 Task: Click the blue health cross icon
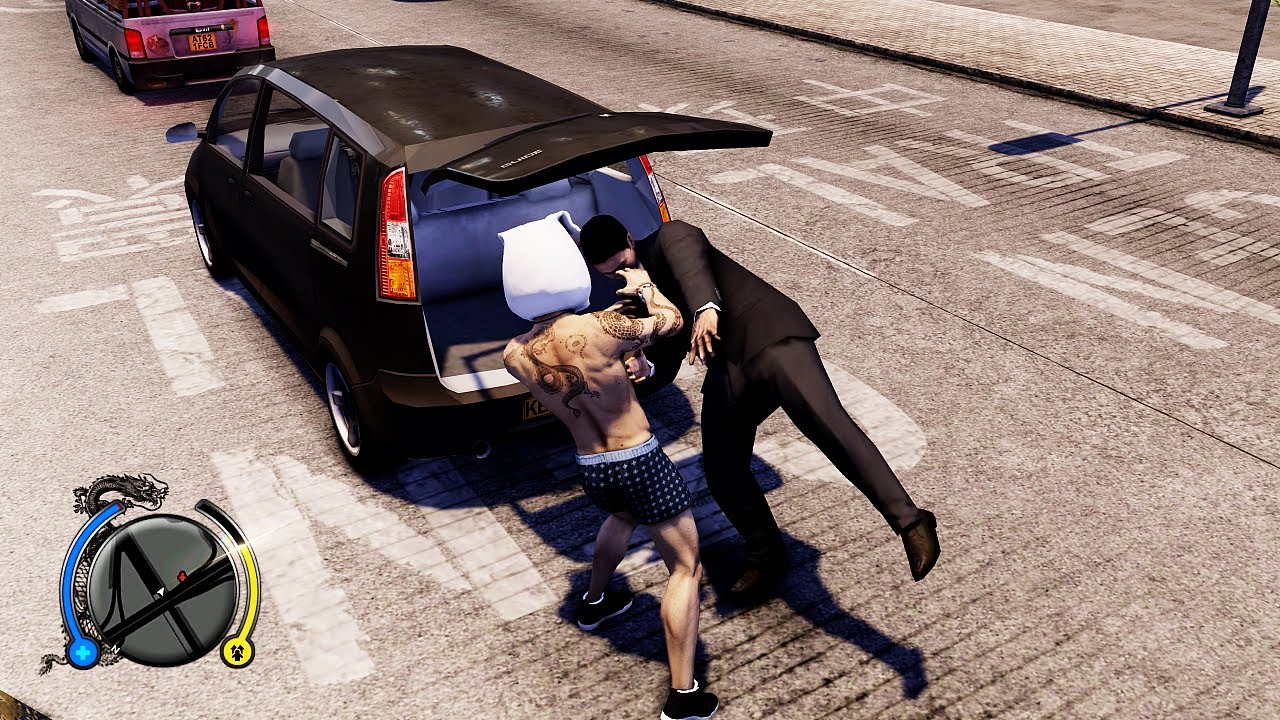tap(82, 653)
